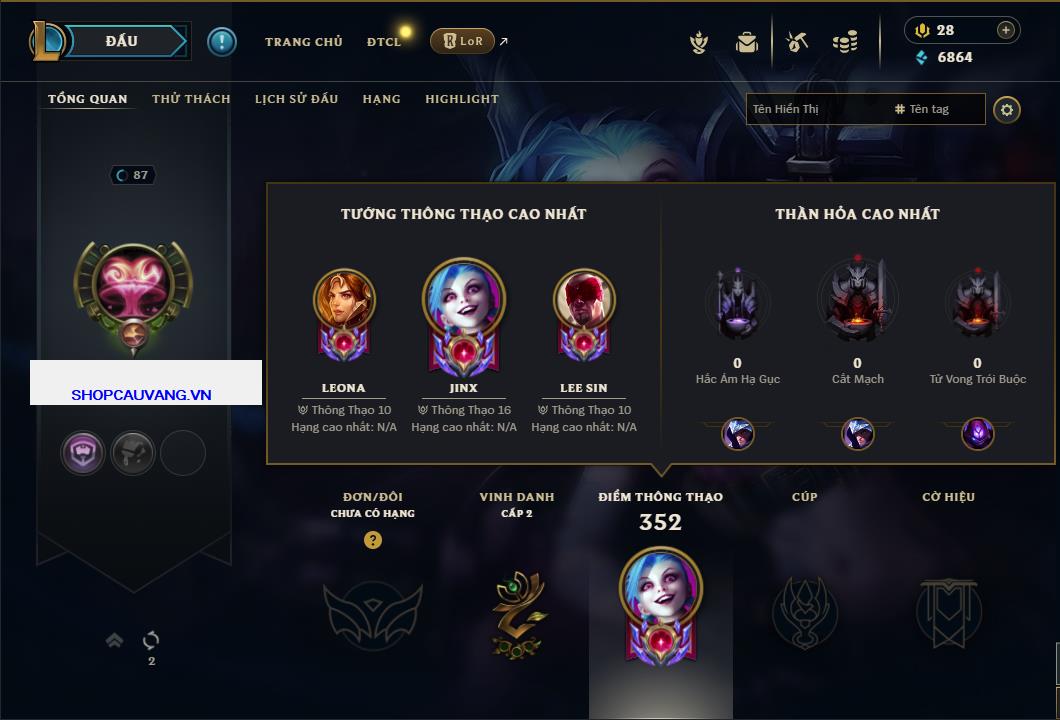Open the gear settings button
1060x720 pixels.
tap(1007, 109)
